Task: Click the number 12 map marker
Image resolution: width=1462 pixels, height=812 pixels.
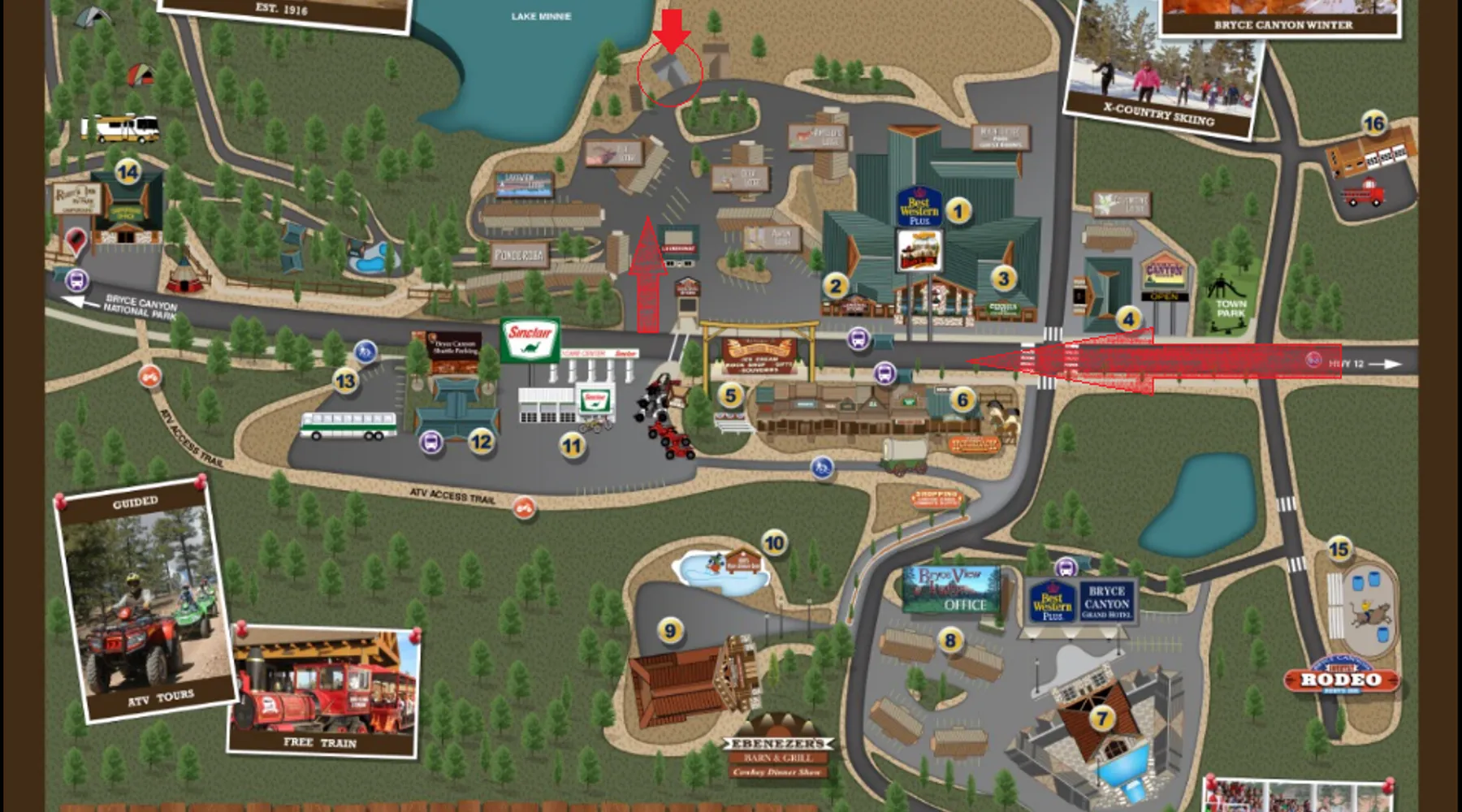Action: click(x=481, y=442)
